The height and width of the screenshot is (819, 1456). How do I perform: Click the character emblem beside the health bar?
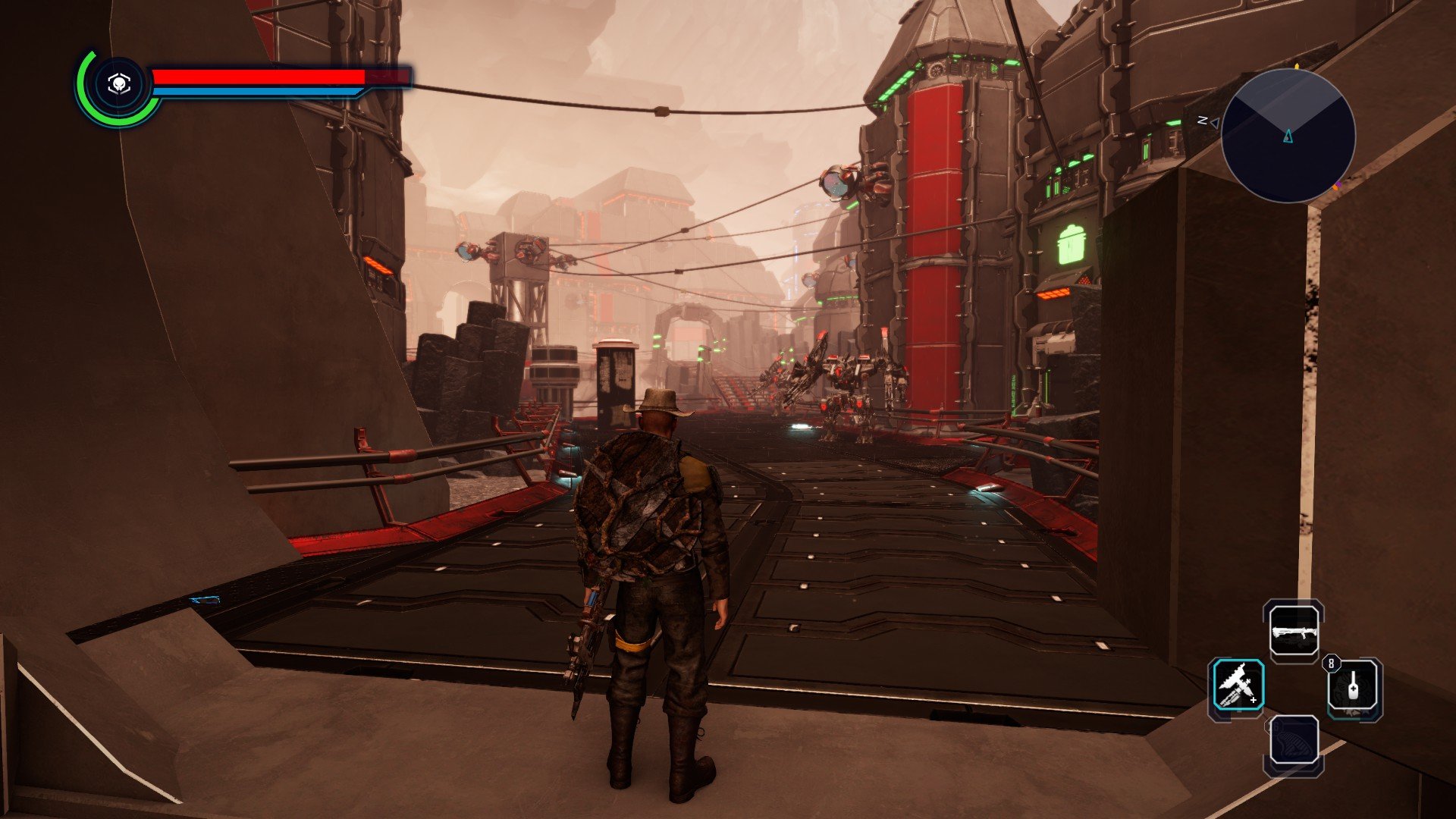click(x=118, y=84)
